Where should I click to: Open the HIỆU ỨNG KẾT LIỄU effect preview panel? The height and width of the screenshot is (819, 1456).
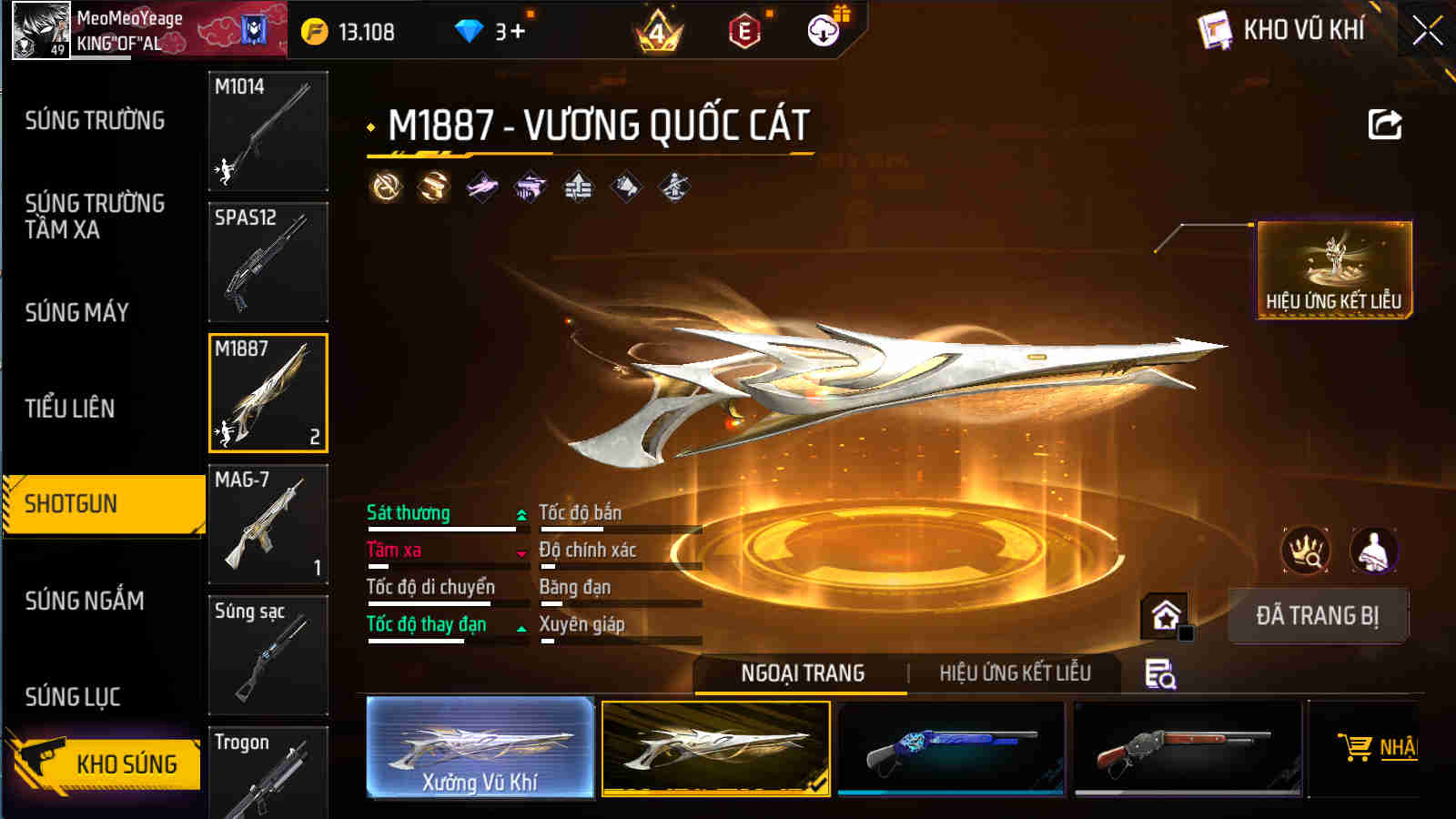click(1332, 265)
